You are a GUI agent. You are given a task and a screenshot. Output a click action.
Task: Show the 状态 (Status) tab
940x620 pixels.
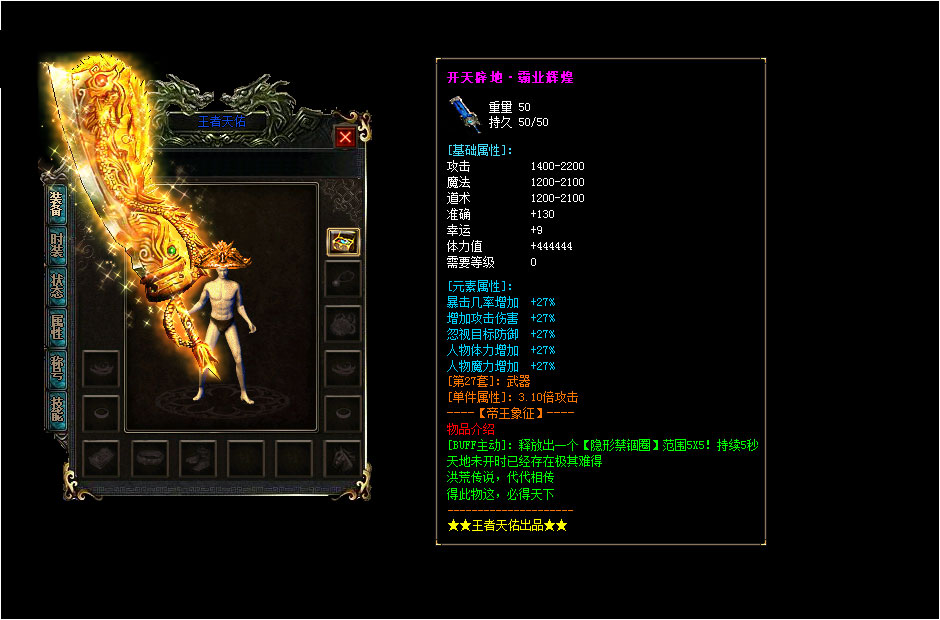pyautogui.click(x=57, y=287)
